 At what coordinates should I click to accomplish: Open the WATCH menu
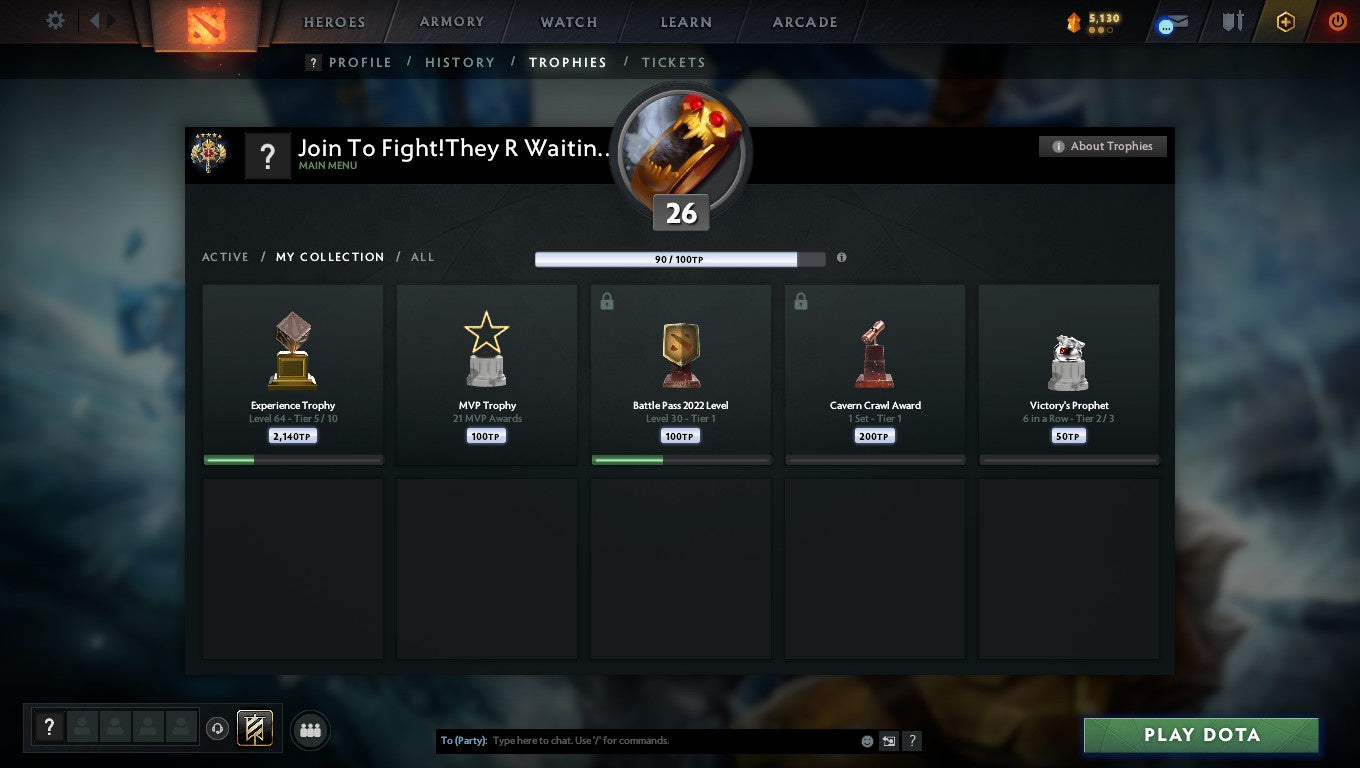568,21
